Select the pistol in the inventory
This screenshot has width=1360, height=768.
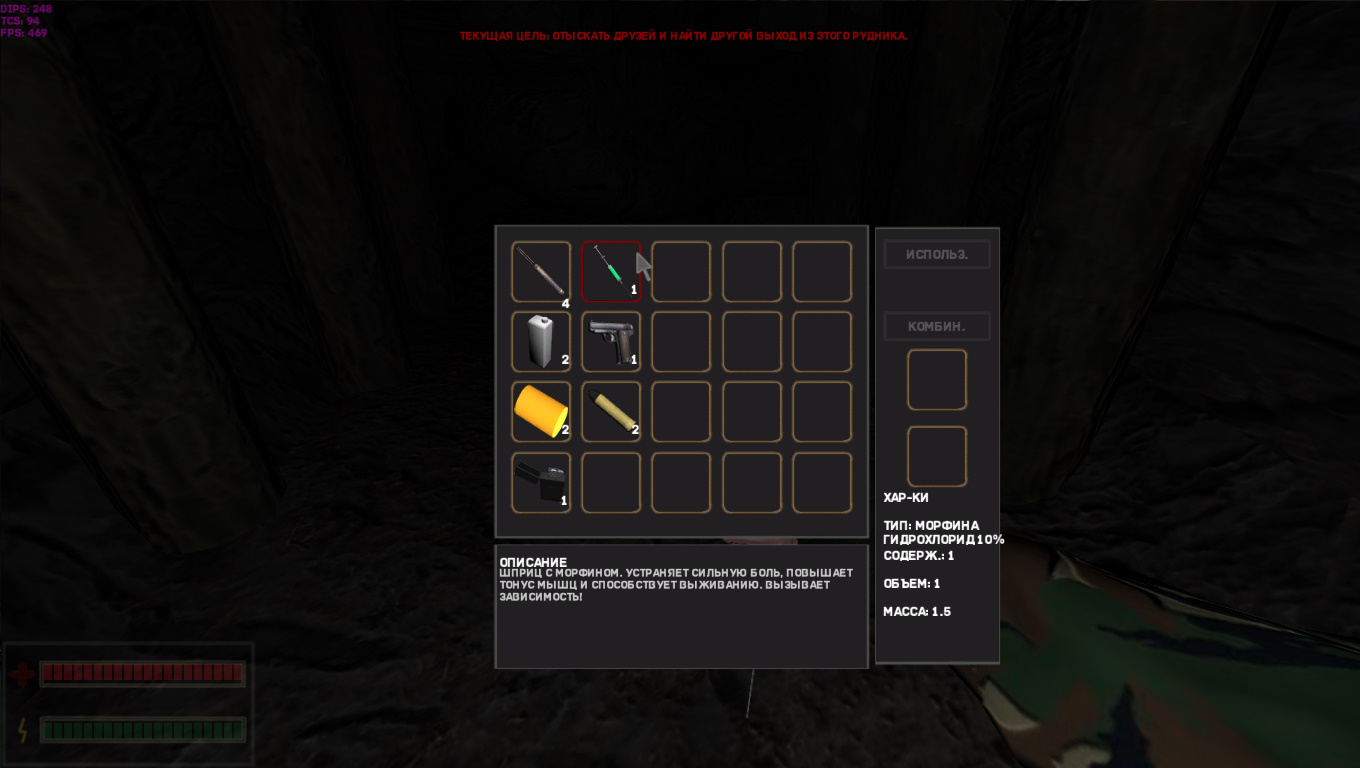point(611,341)
